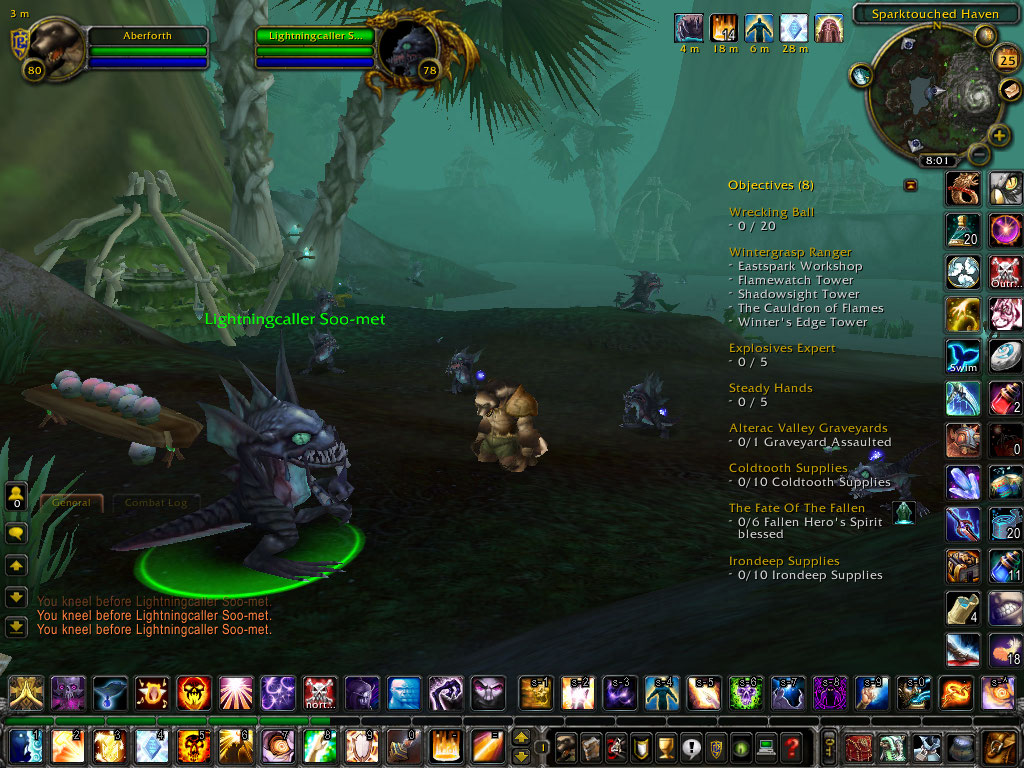1024x768 pixels.
Task: Switch to the General chat tab
Action: [71, 503]
